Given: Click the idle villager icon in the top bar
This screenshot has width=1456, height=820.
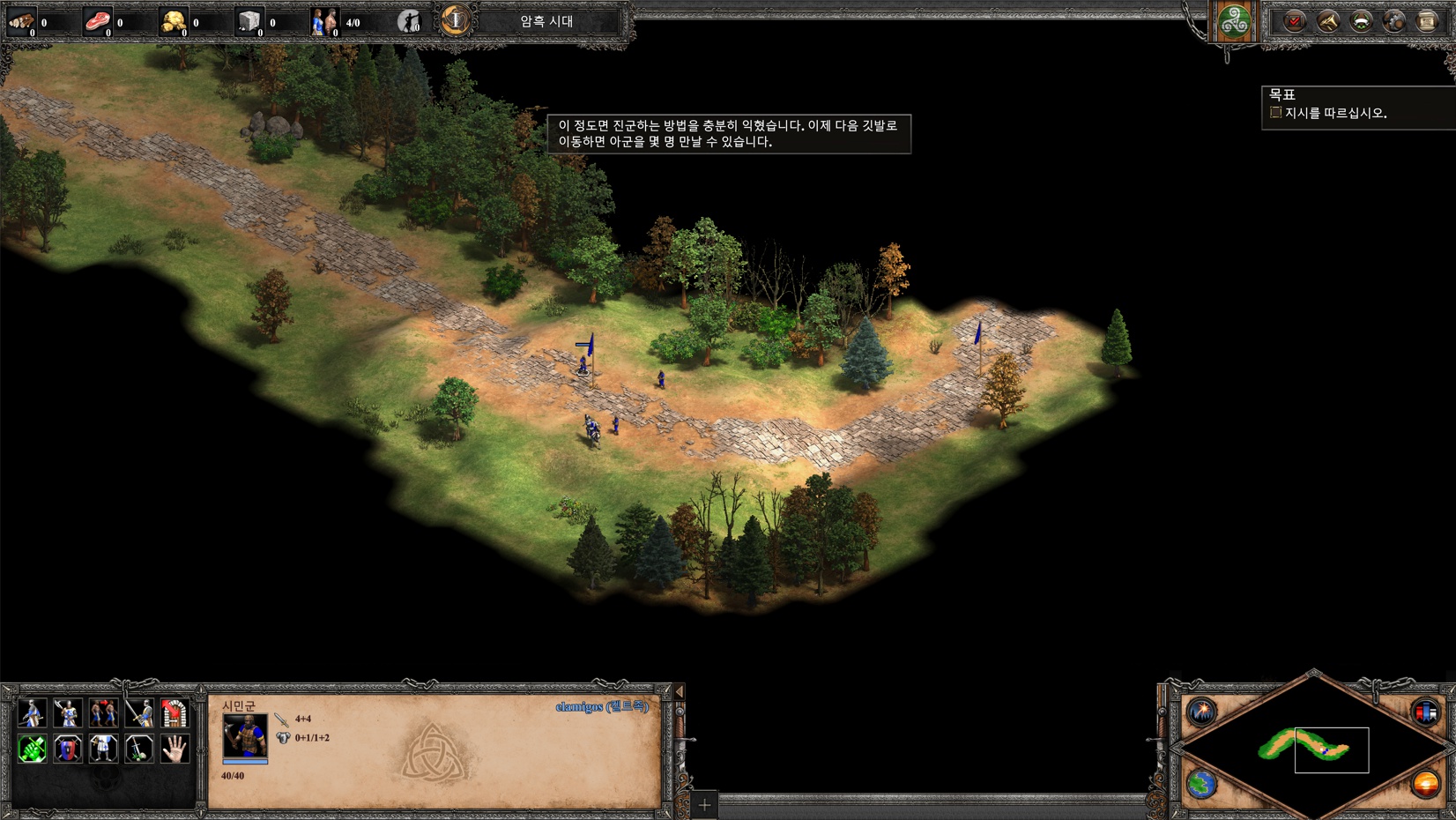Looking at the screenshot, I should tap(409, 21).
